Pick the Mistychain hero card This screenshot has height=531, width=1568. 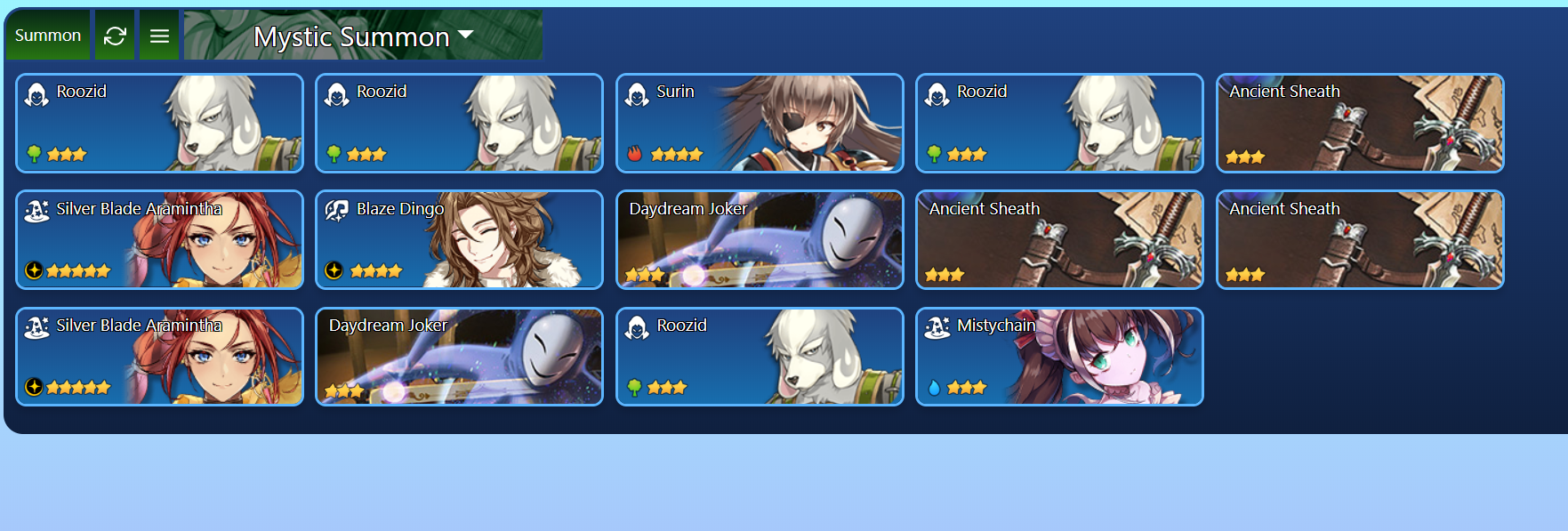1058,357
